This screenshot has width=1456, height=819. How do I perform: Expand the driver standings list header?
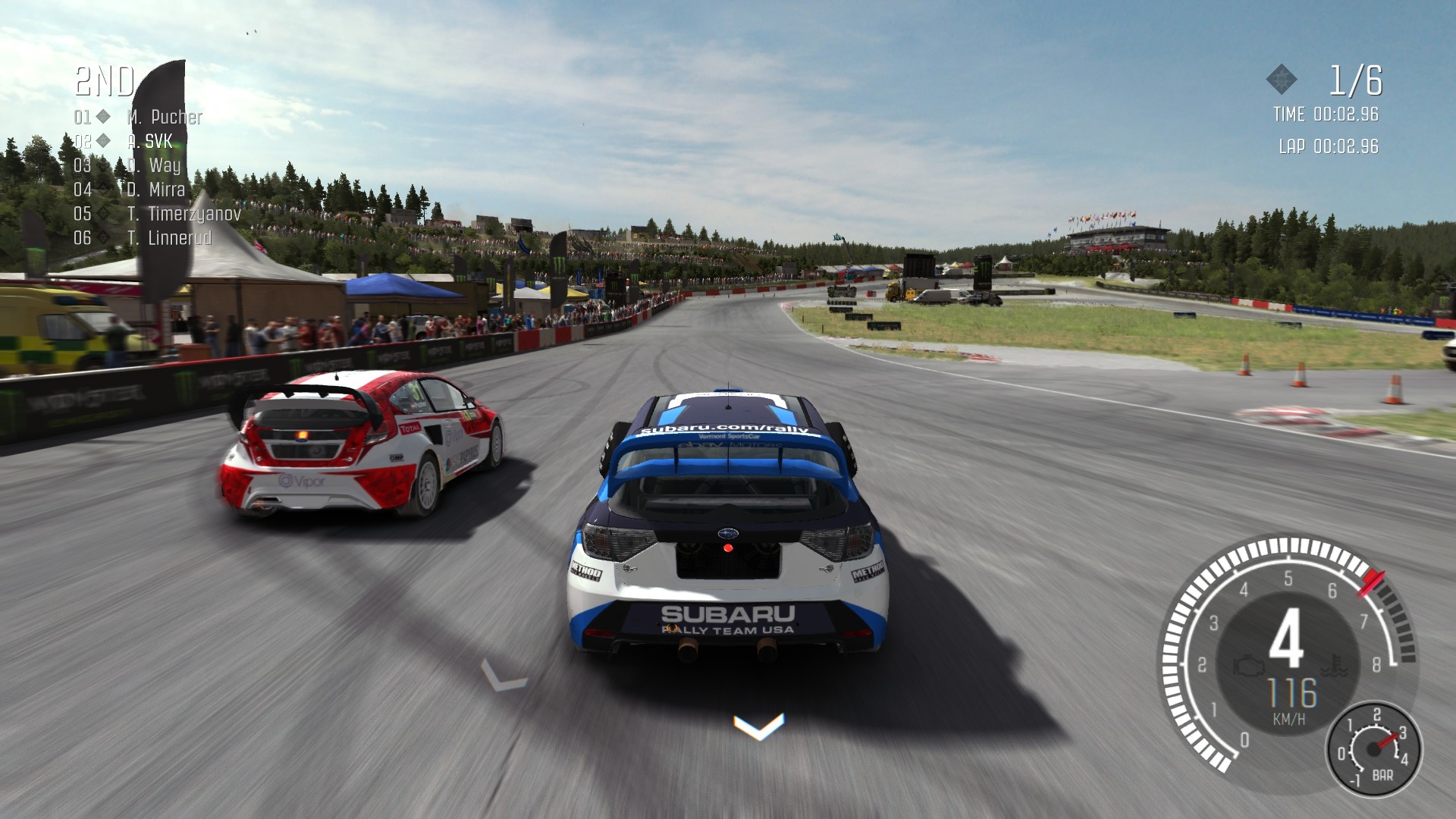tap(104, 81)
